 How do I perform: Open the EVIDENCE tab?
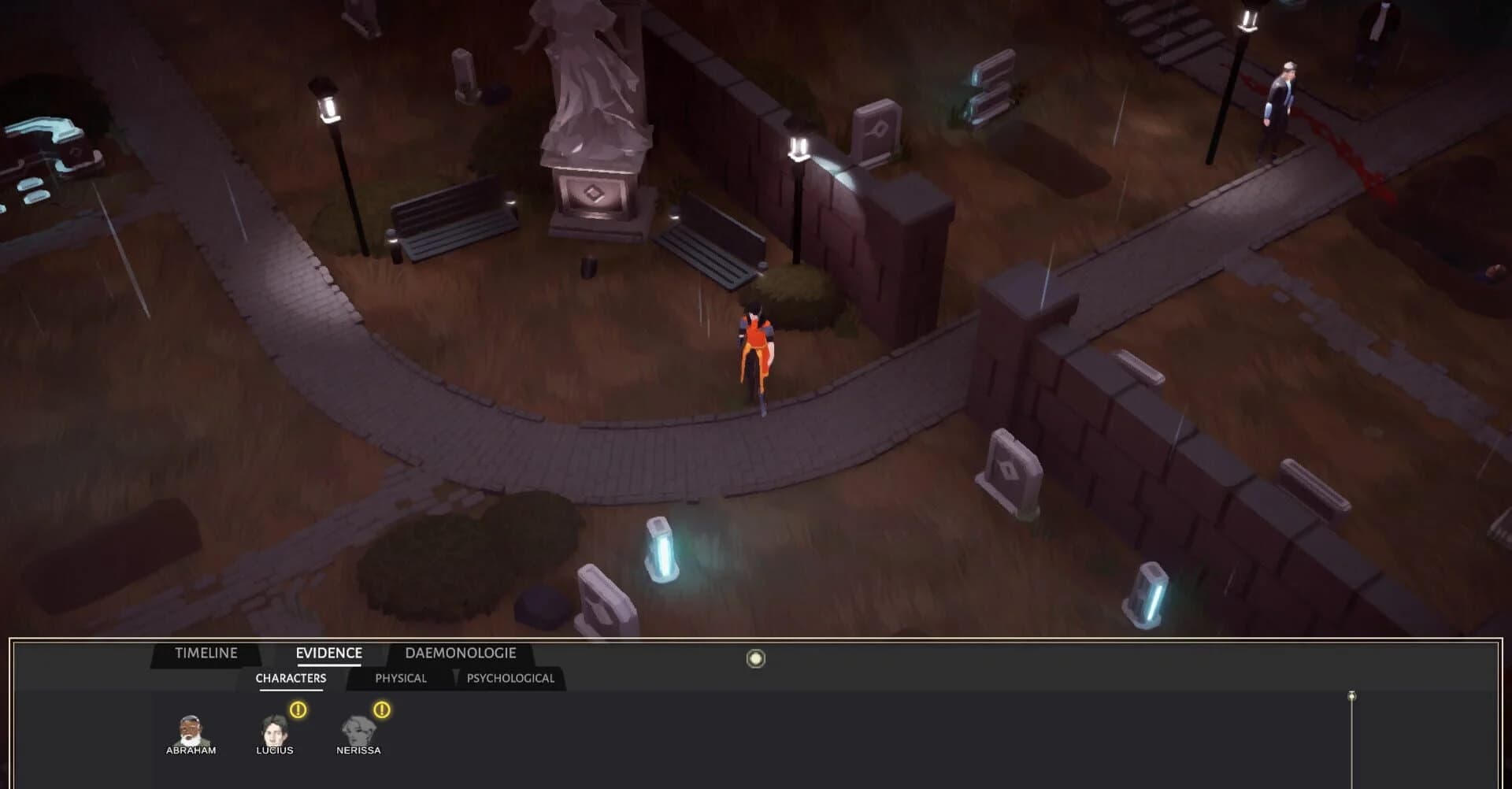[x=328, y=653]
